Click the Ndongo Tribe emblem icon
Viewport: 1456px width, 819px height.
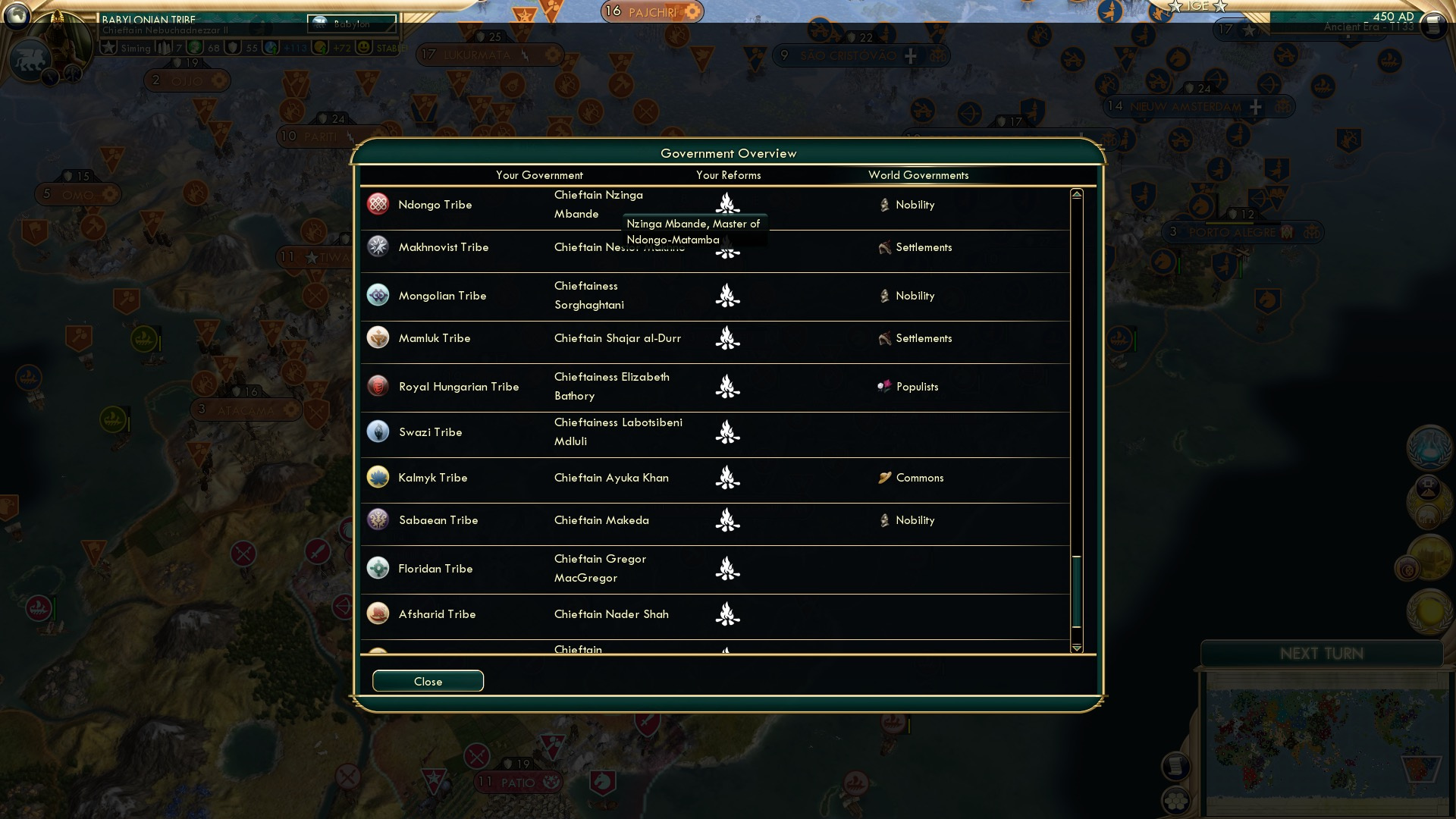click(x=377, y=205)
